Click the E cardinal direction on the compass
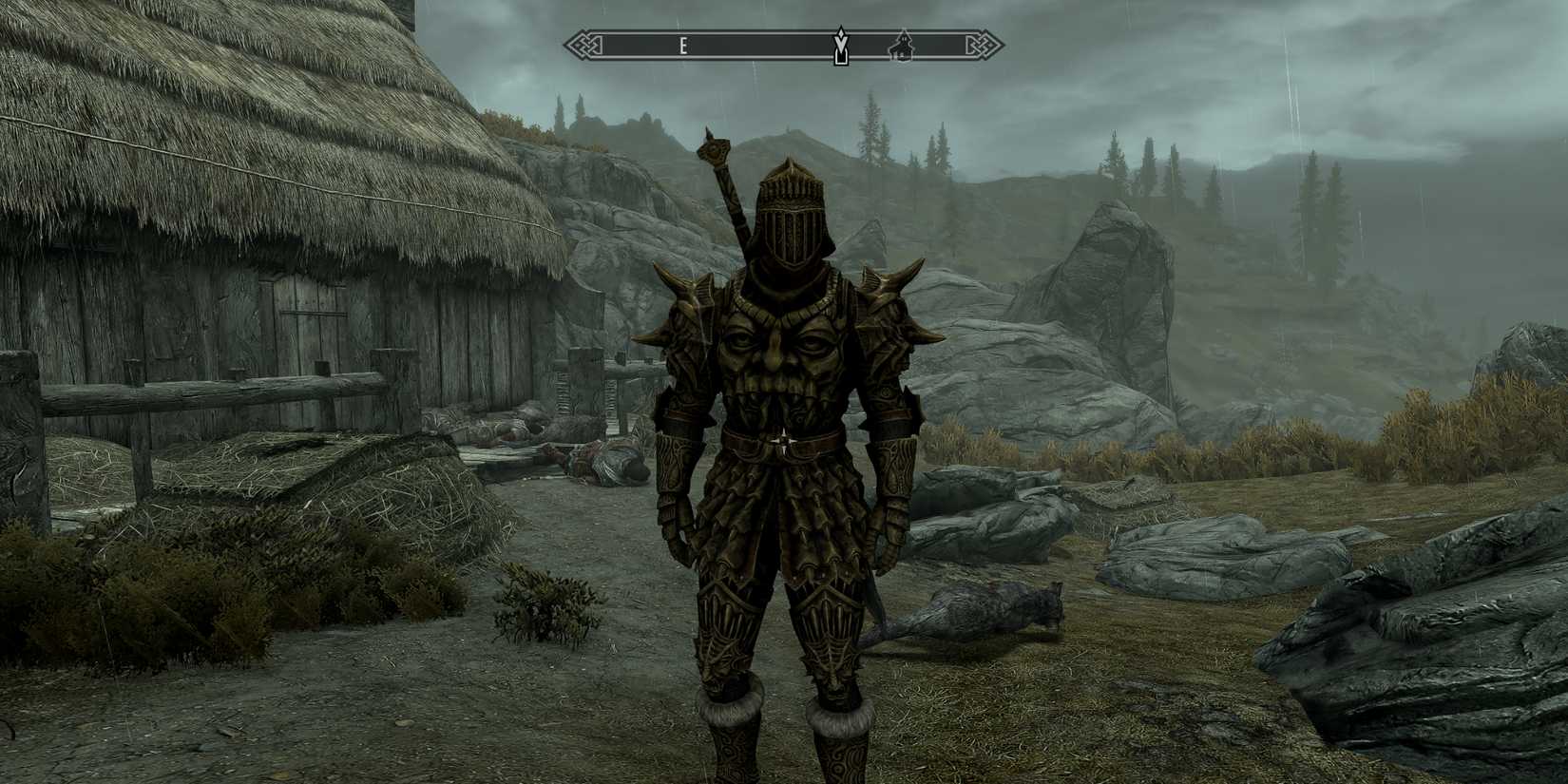The height and width of the screenshot is (784, 1568). tap(682, 44)
